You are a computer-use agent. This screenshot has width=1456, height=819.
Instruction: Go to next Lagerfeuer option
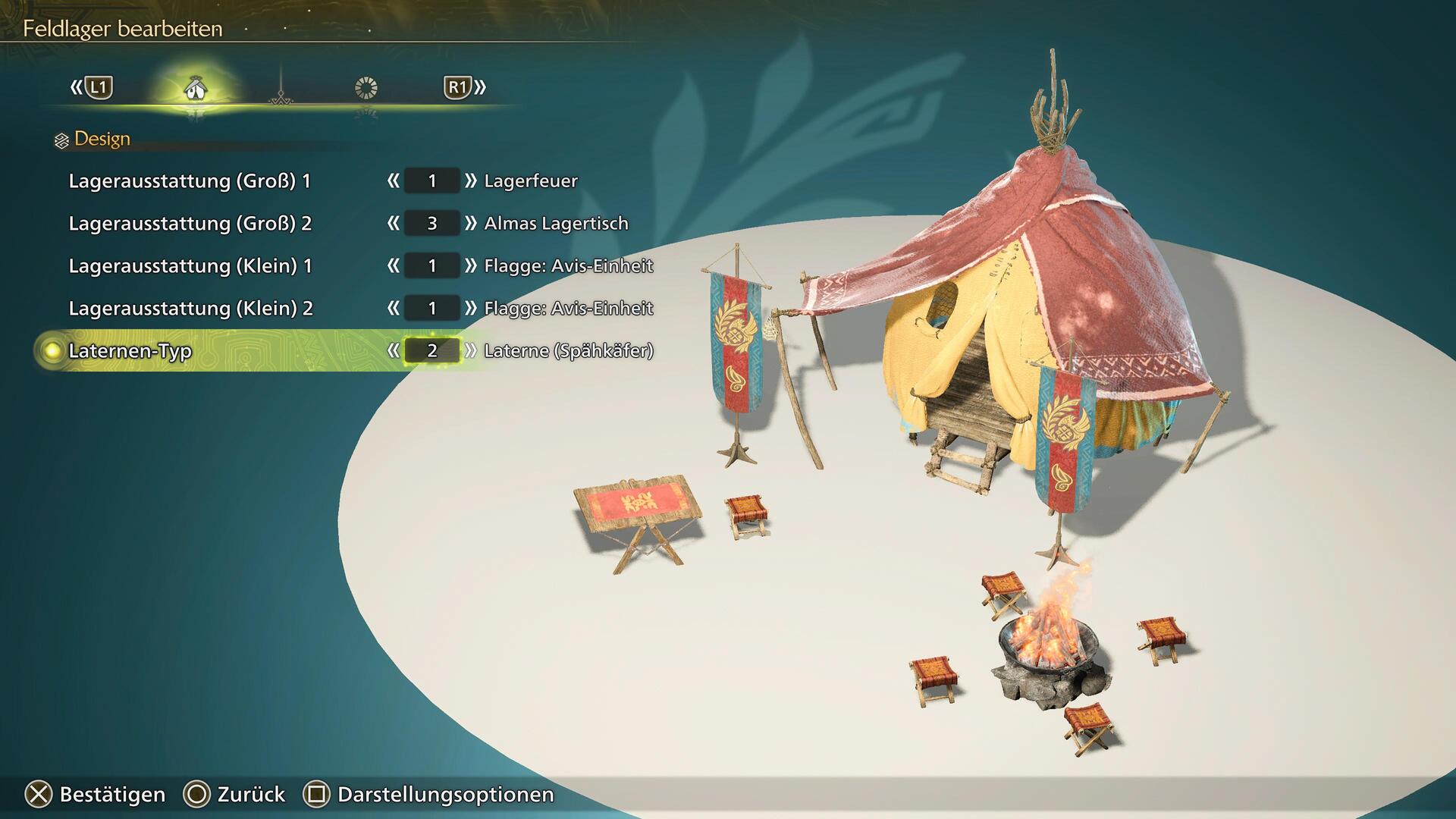click(x=471, y=181)
